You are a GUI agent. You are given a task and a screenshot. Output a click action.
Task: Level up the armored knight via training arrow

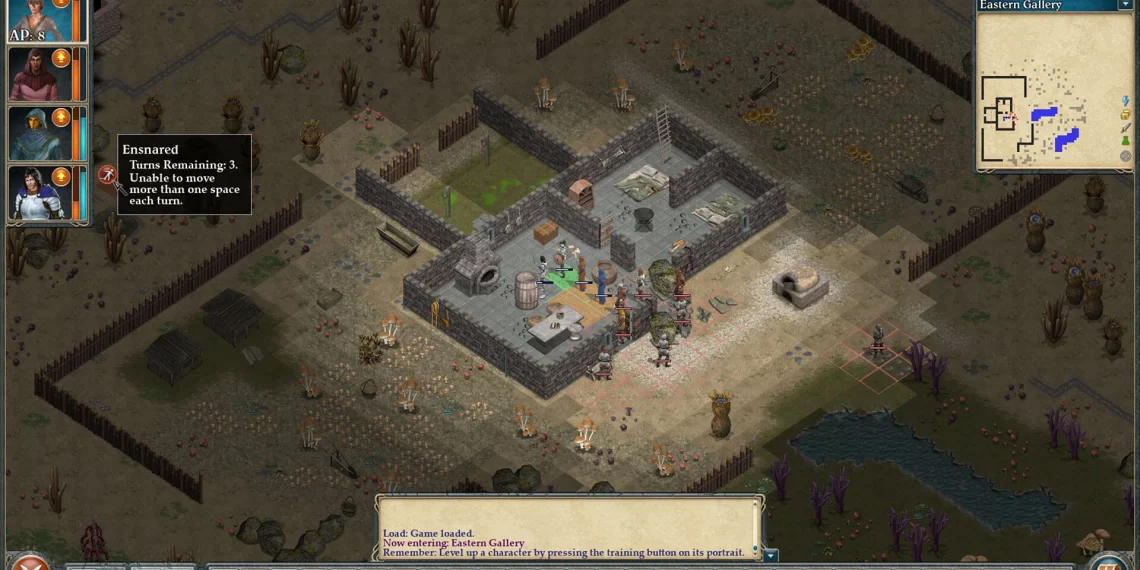(61, 177)
